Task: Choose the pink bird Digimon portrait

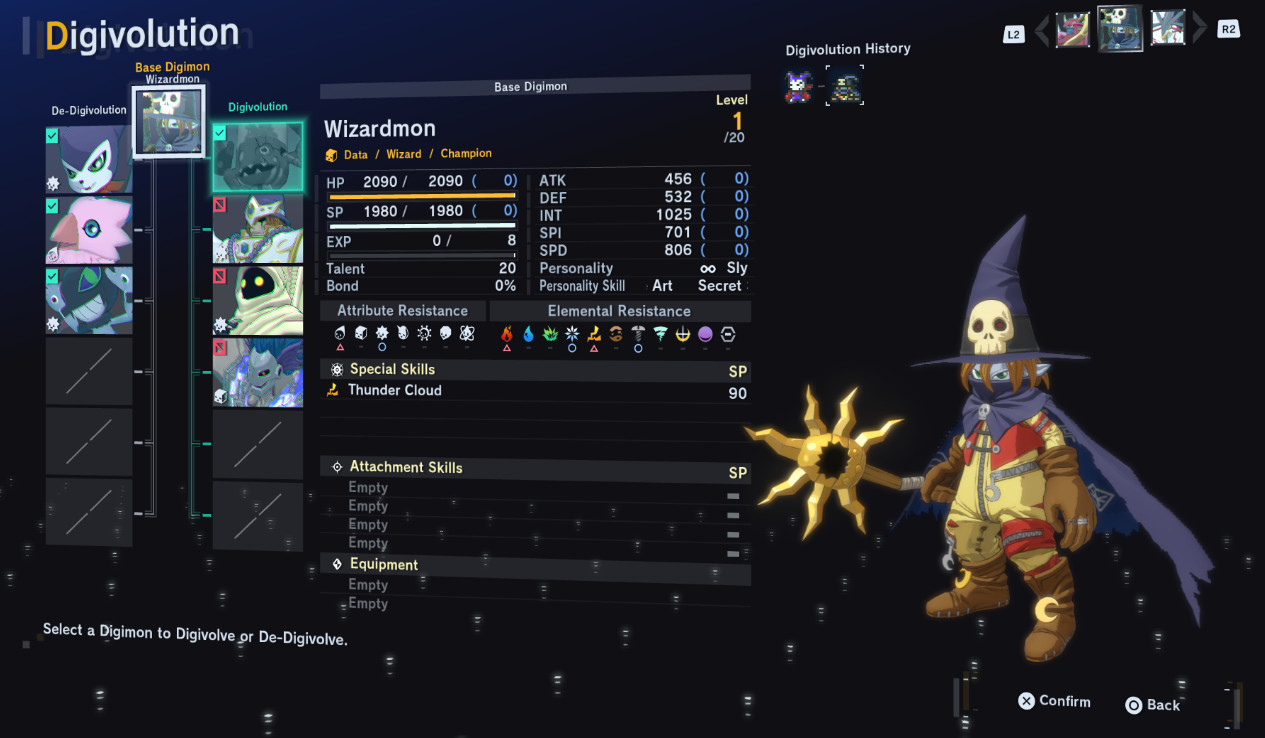Action: coord(89,230)
